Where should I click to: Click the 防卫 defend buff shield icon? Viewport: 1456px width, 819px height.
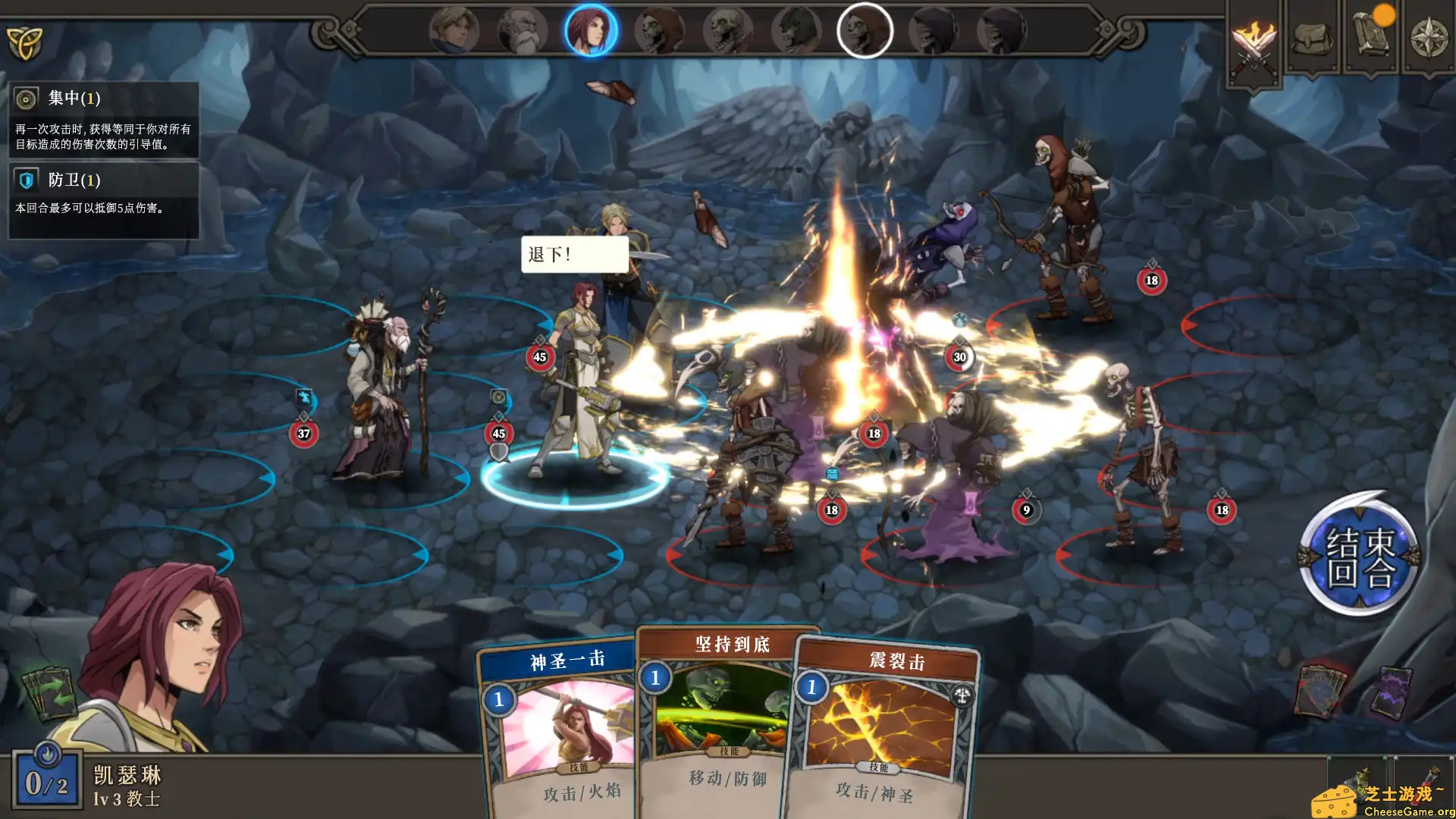coord(27,180)
